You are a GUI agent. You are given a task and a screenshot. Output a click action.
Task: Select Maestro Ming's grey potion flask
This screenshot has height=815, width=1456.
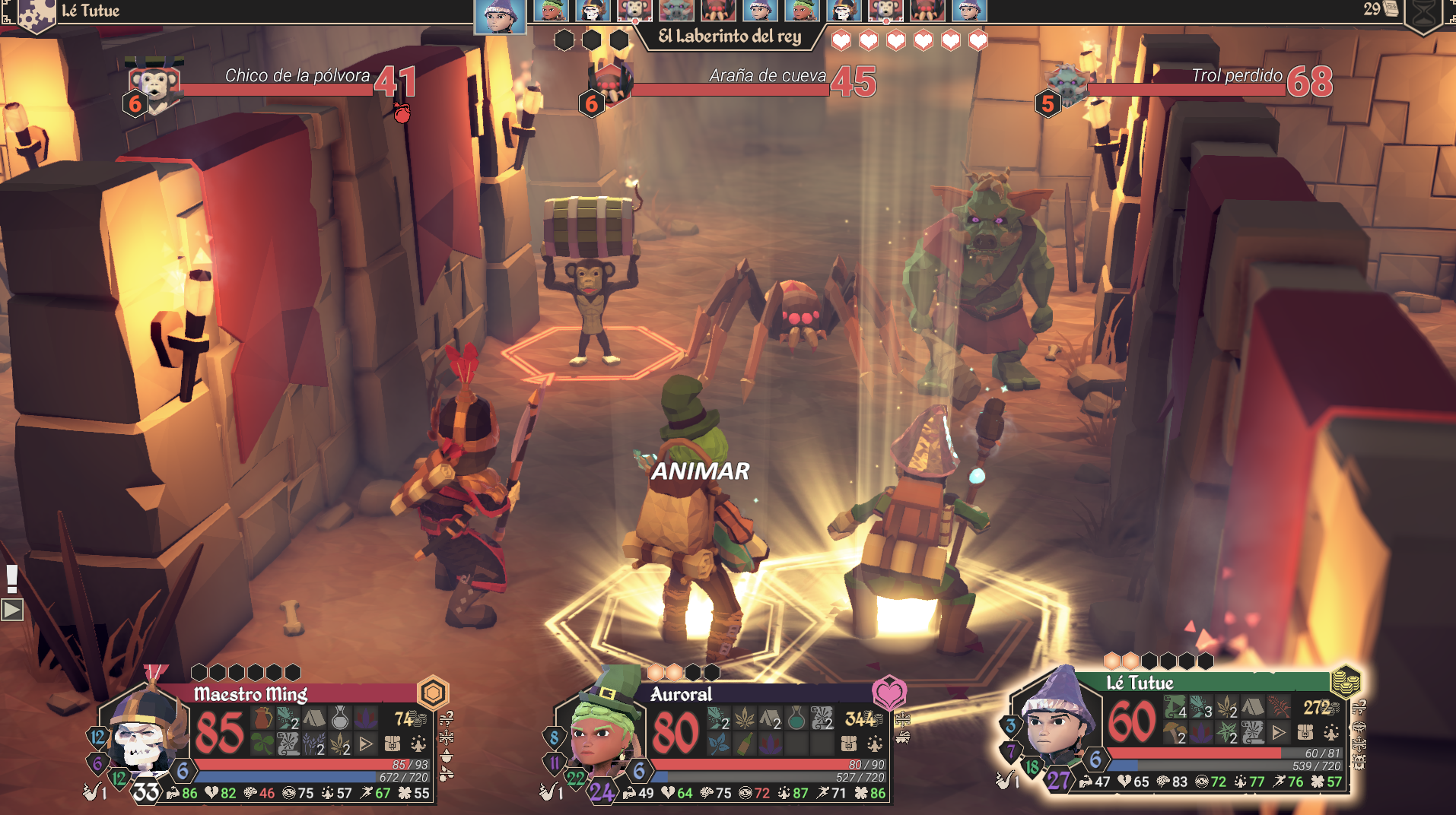point(340,717)
